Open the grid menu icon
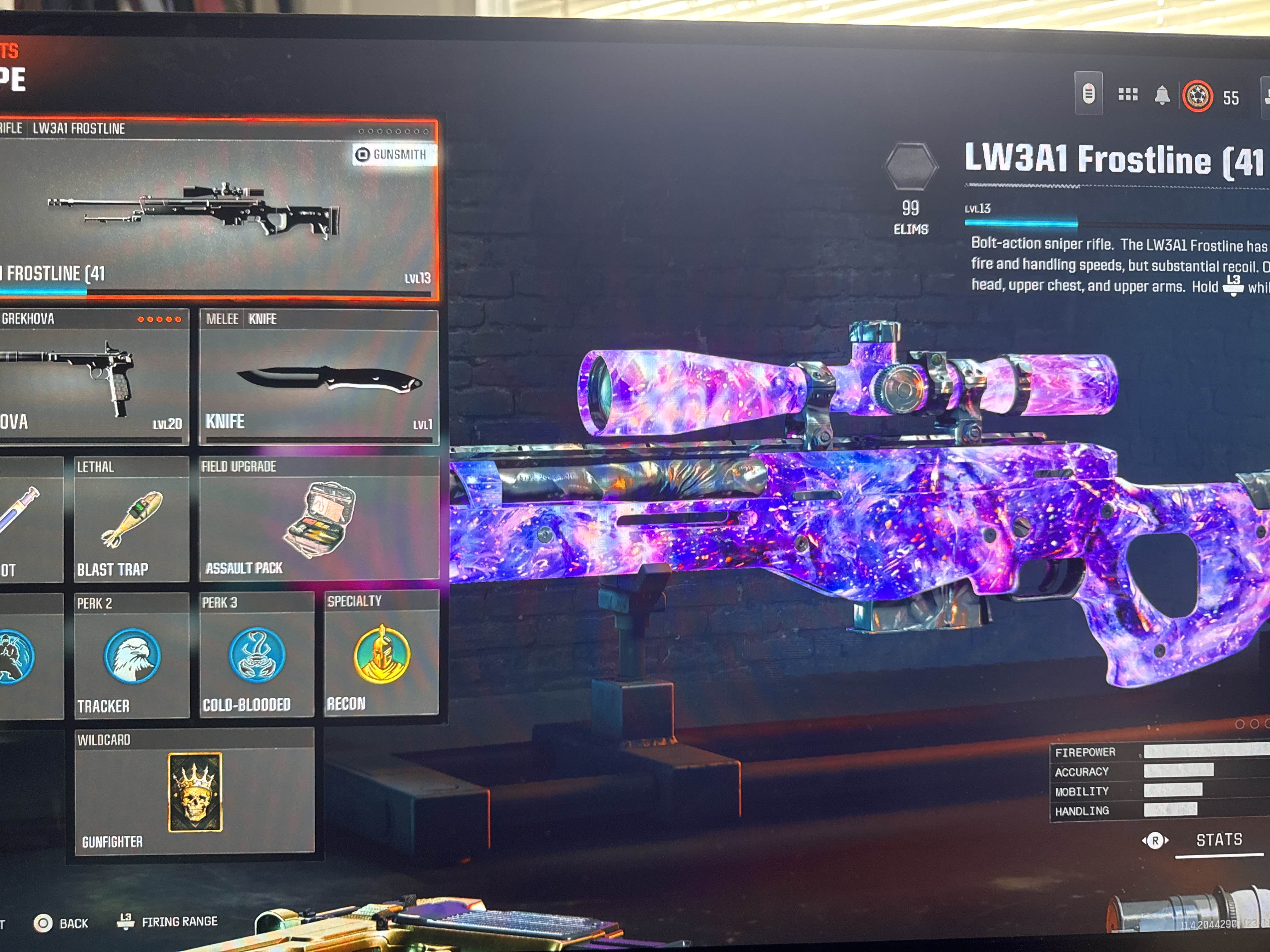1270x952 pixels. [x=1128, y=95]
